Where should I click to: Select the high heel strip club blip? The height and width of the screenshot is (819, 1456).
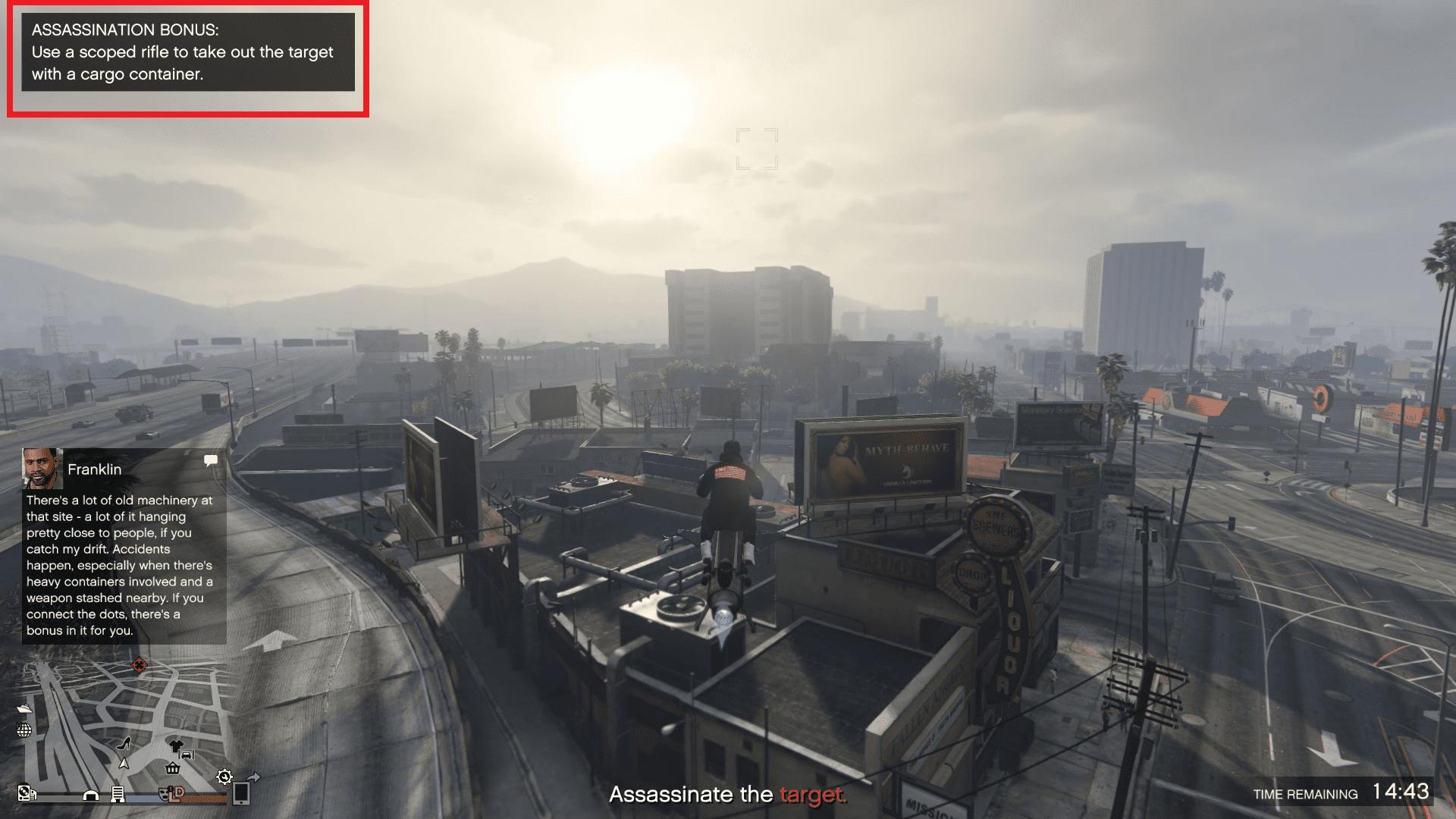[125, 744]
